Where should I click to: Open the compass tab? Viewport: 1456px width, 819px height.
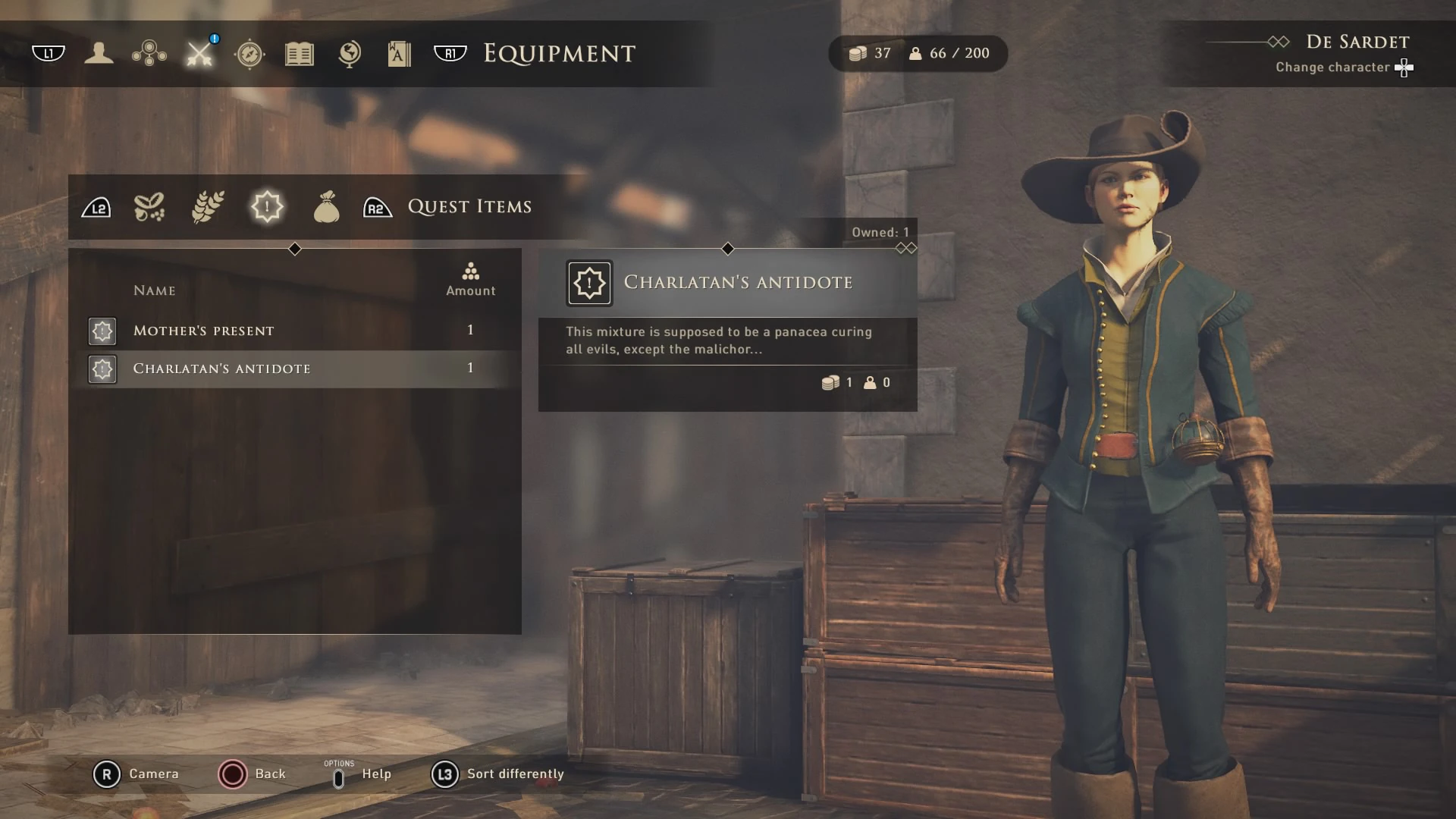pos(249,54)
